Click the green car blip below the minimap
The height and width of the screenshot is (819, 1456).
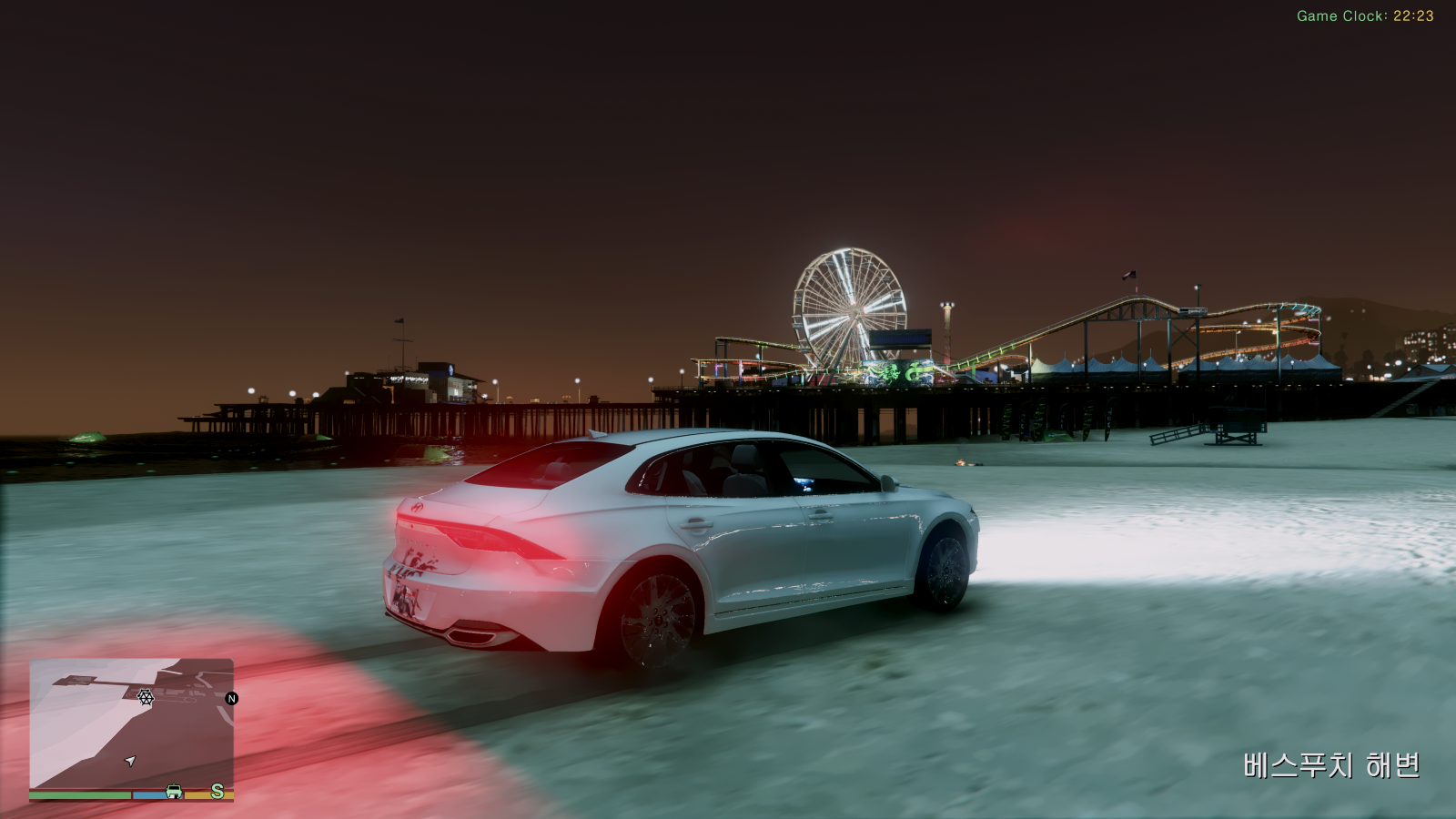(x=174, y=792)
